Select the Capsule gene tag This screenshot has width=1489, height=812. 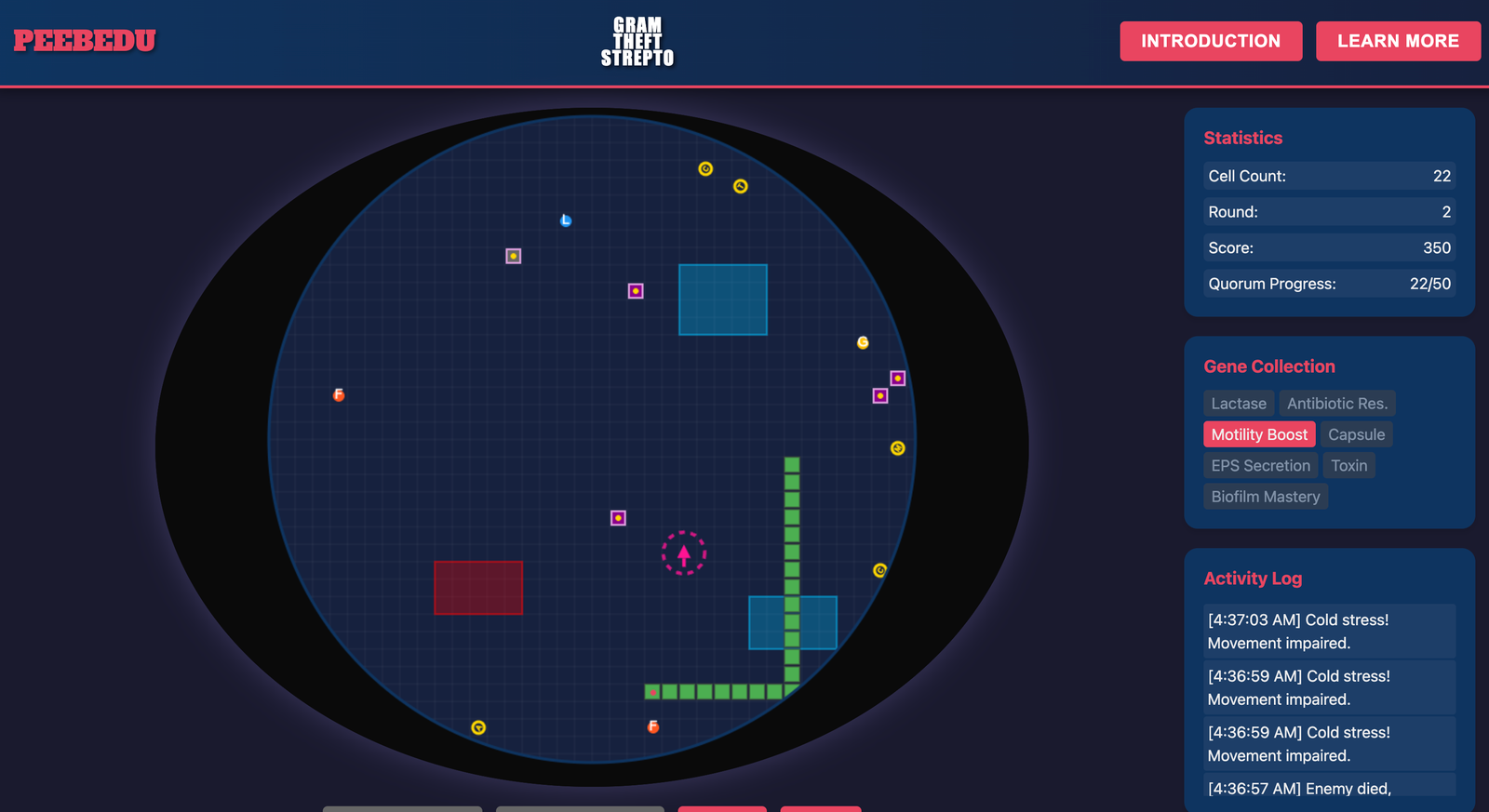coord(1356,434)
